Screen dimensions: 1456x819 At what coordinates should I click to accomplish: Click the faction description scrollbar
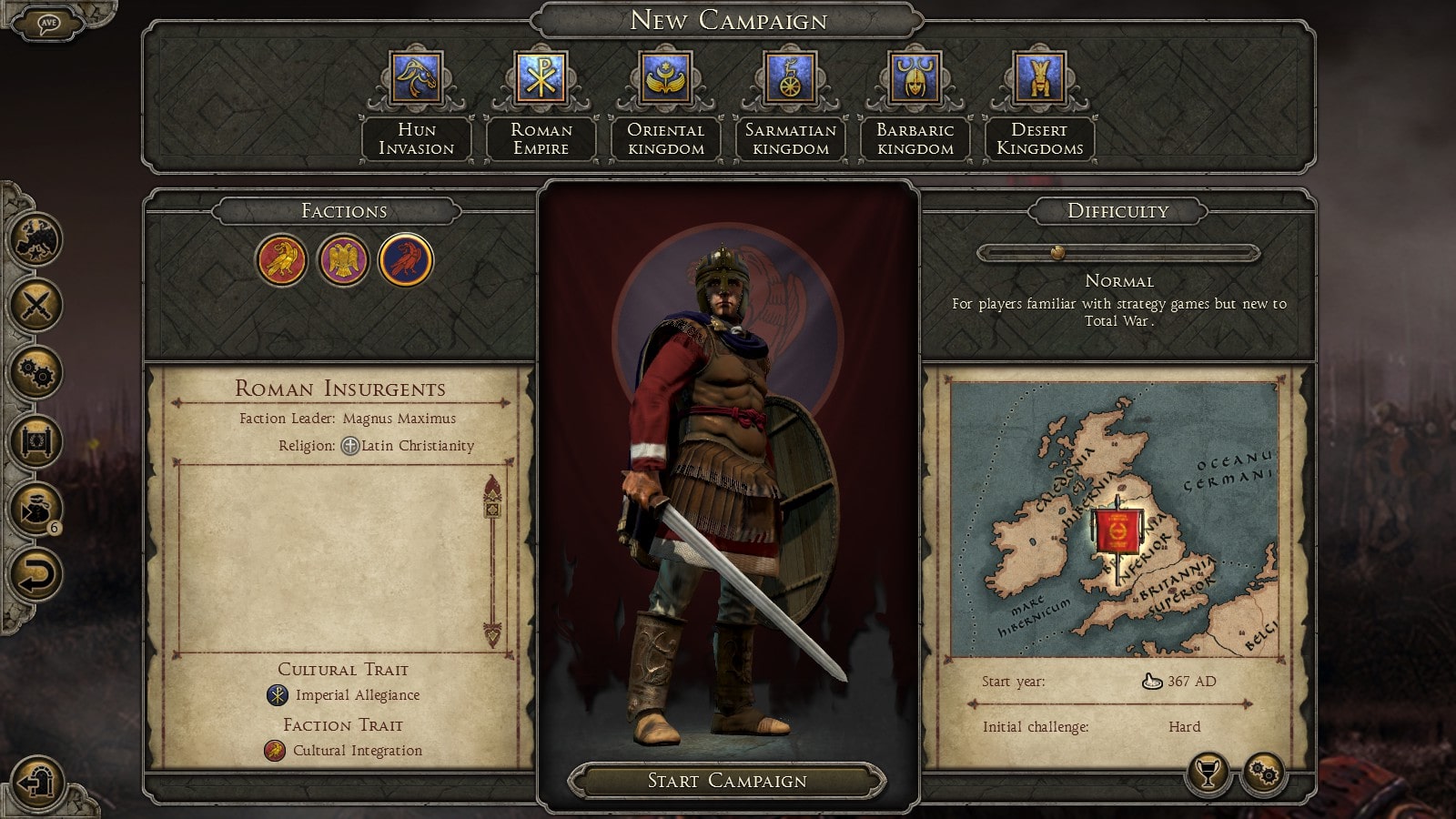pos(493,560)
